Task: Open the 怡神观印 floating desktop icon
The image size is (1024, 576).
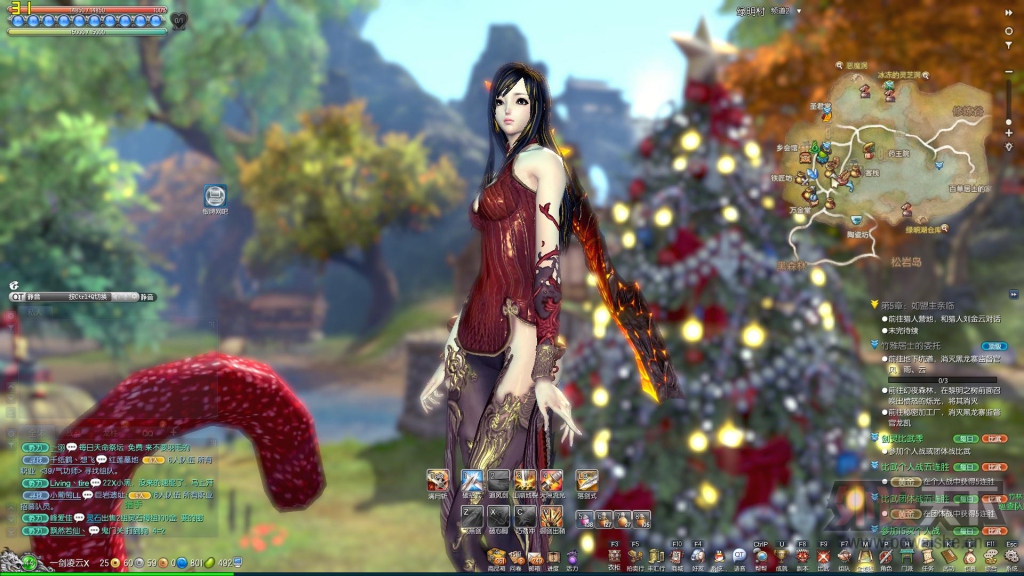Action: coord(215,196)
